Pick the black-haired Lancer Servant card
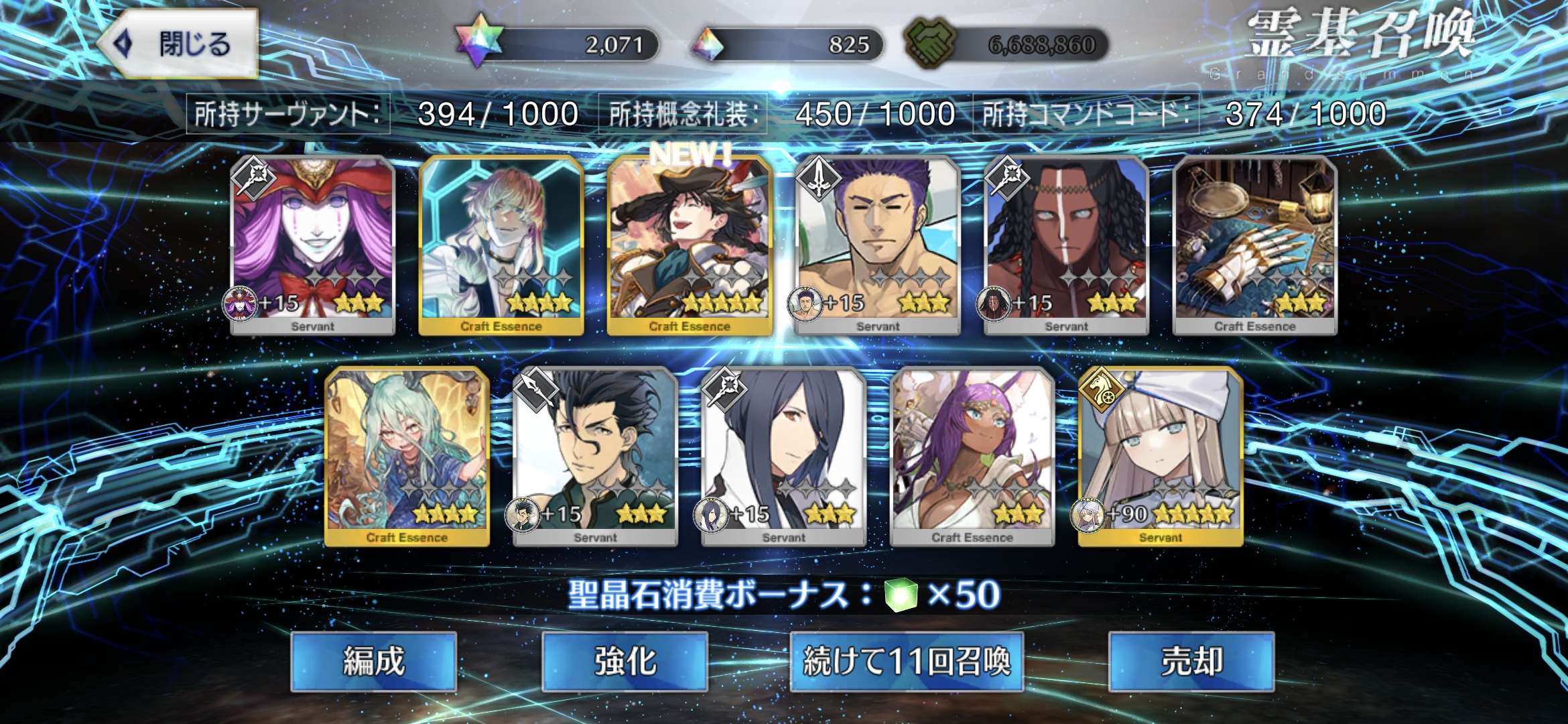Image resolution: width=1568 pixels, height=724 pixels. click(x=595, y=456)
